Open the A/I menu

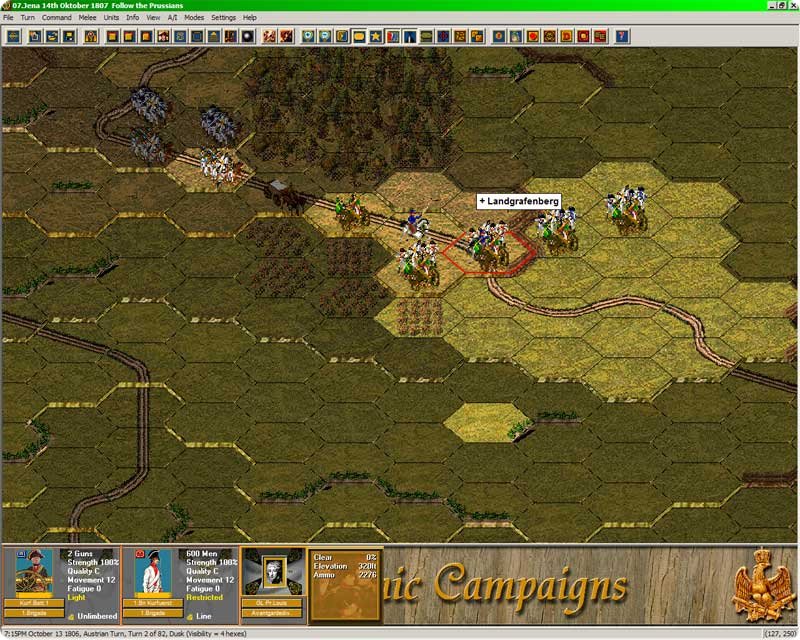(x=172, y=18)
